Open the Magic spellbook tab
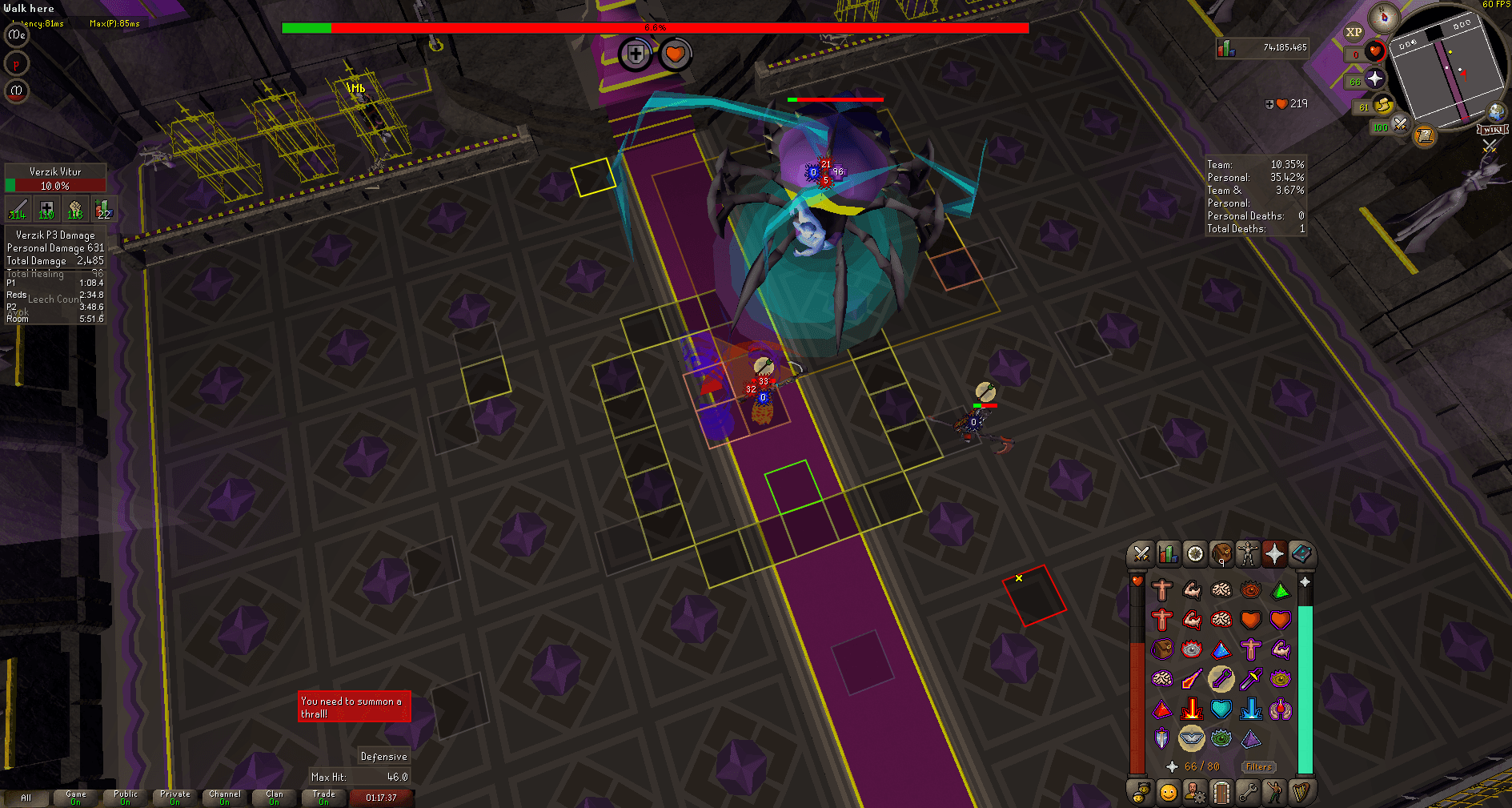1512x808 pixels. click(x=1303, y=554)
